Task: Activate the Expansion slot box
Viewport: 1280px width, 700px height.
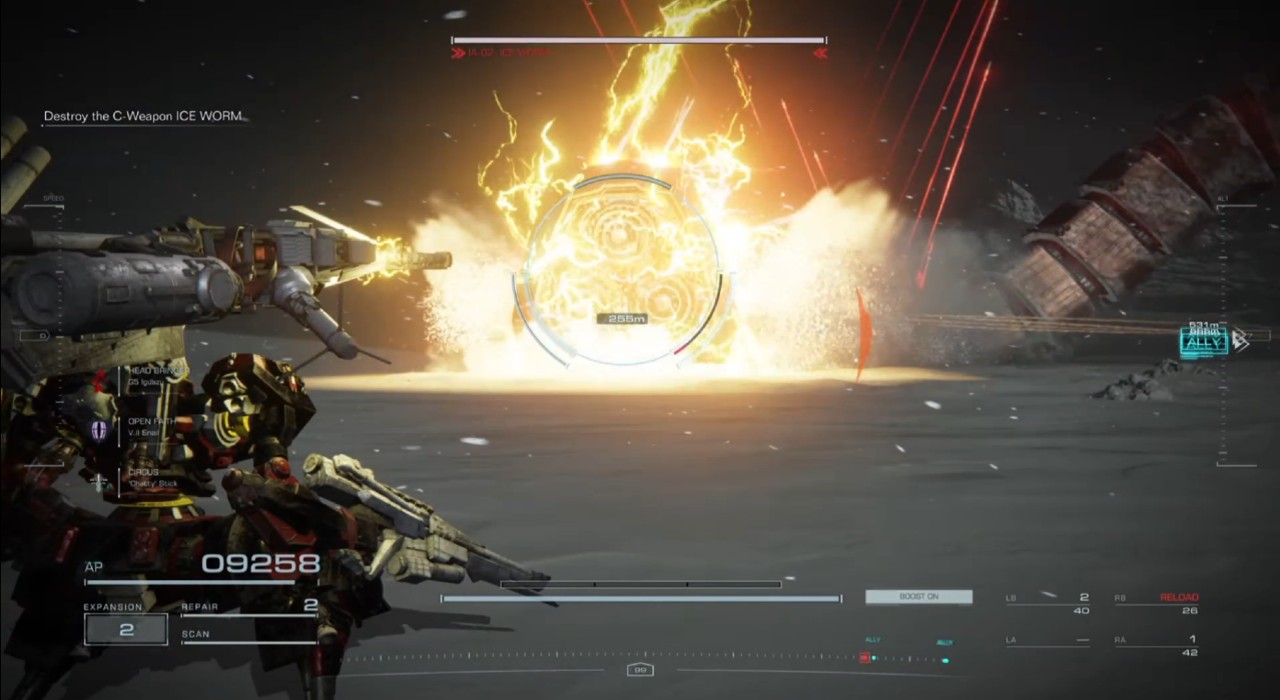Action: click(x=126, y=630)
